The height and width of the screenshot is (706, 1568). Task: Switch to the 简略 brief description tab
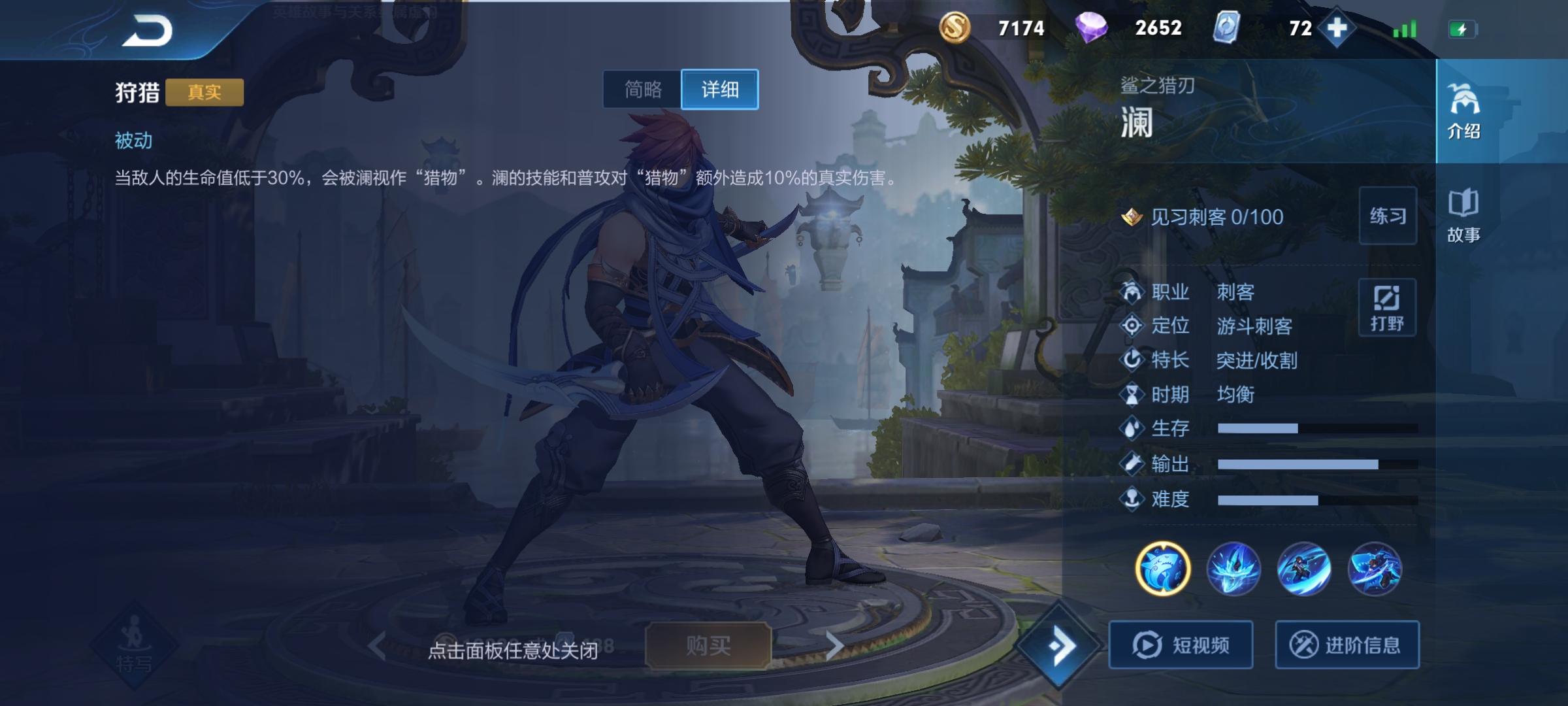pos(643,90)
